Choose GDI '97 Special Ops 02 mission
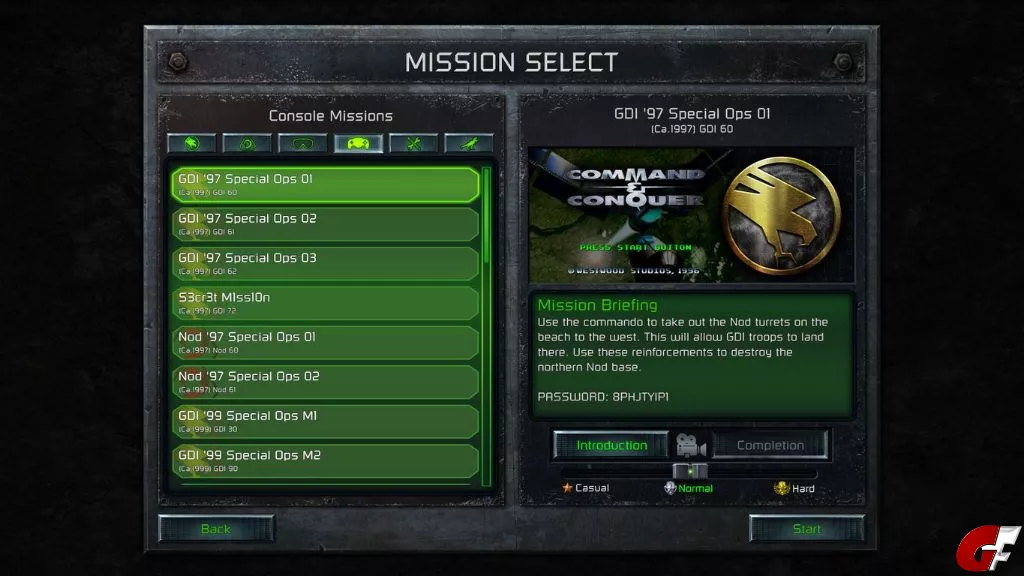Image resolution: width=1024 pixels, height=576 pixels. [325, 224]
